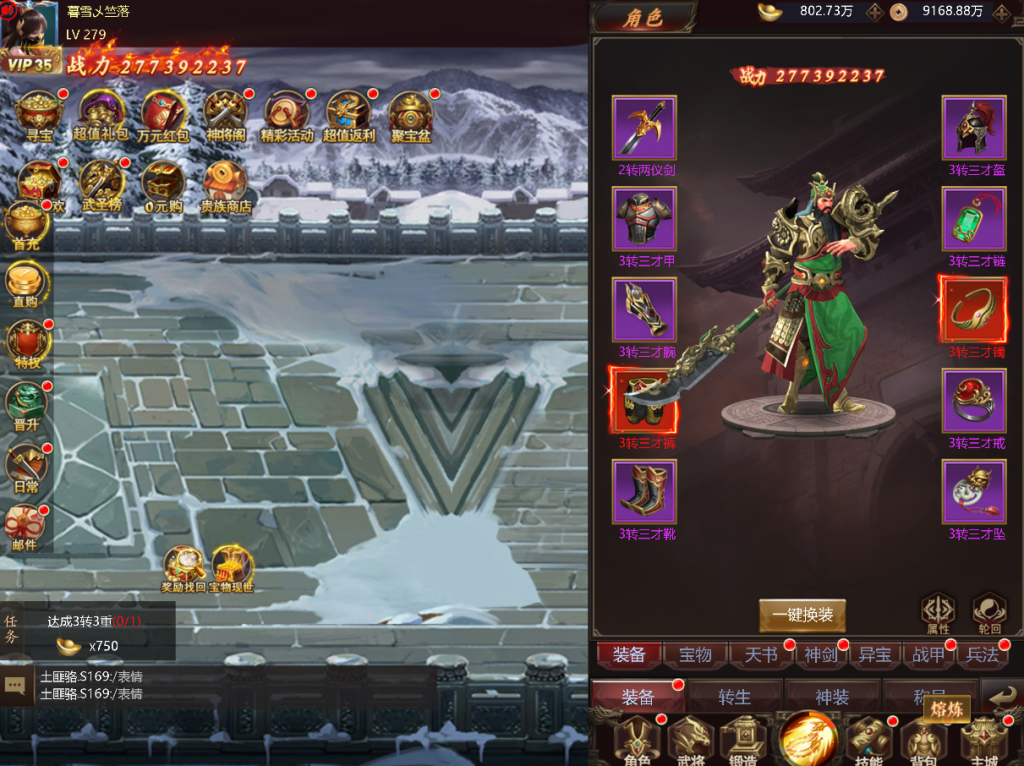Open the 神将阁 crossed-swords icon
The width and height of the screenshot is (1024, 766).
(x=225, y=113)
